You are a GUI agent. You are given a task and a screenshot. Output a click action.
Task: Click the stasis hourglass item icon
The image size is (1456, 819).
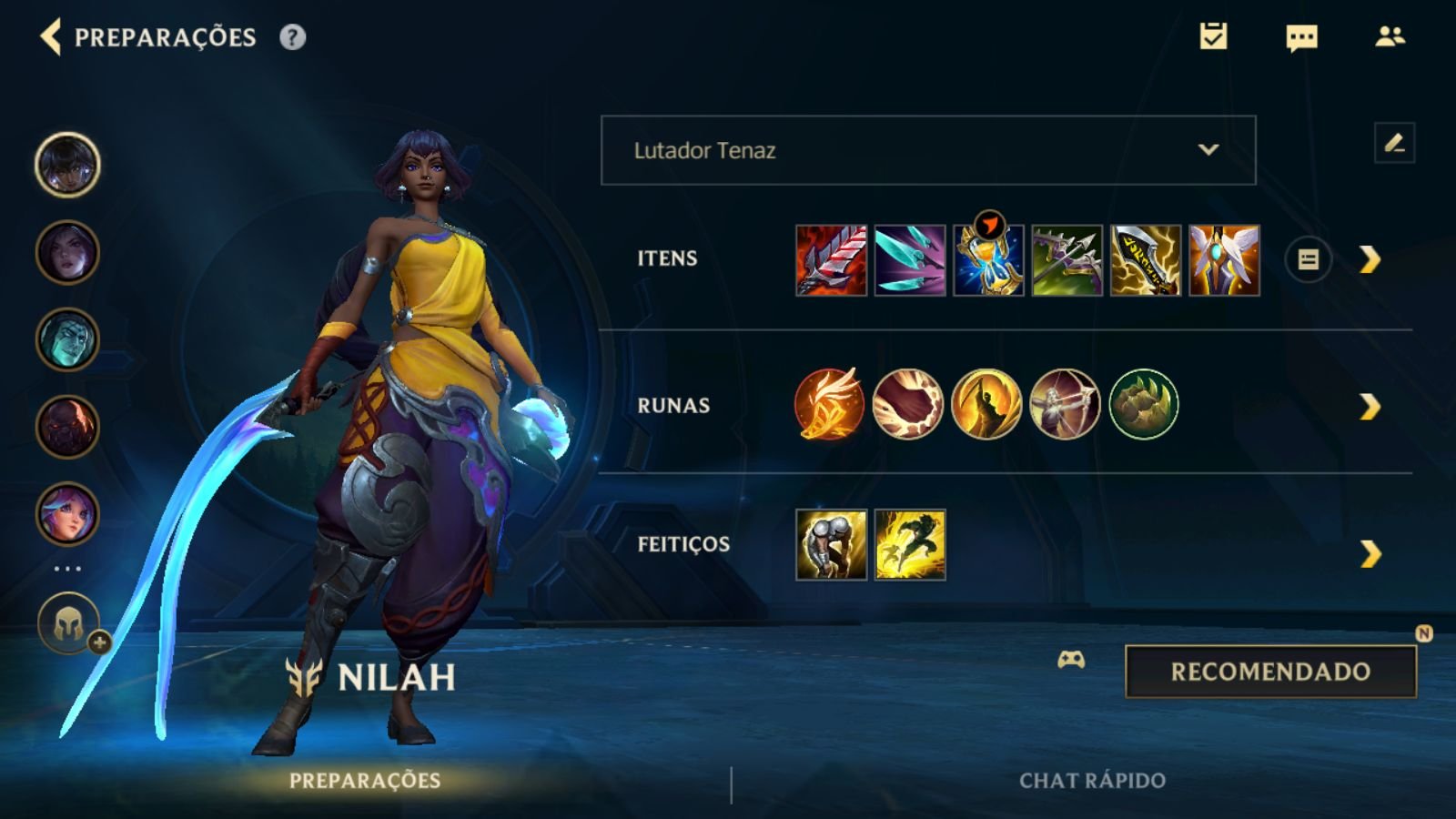[x=987, y=259]
